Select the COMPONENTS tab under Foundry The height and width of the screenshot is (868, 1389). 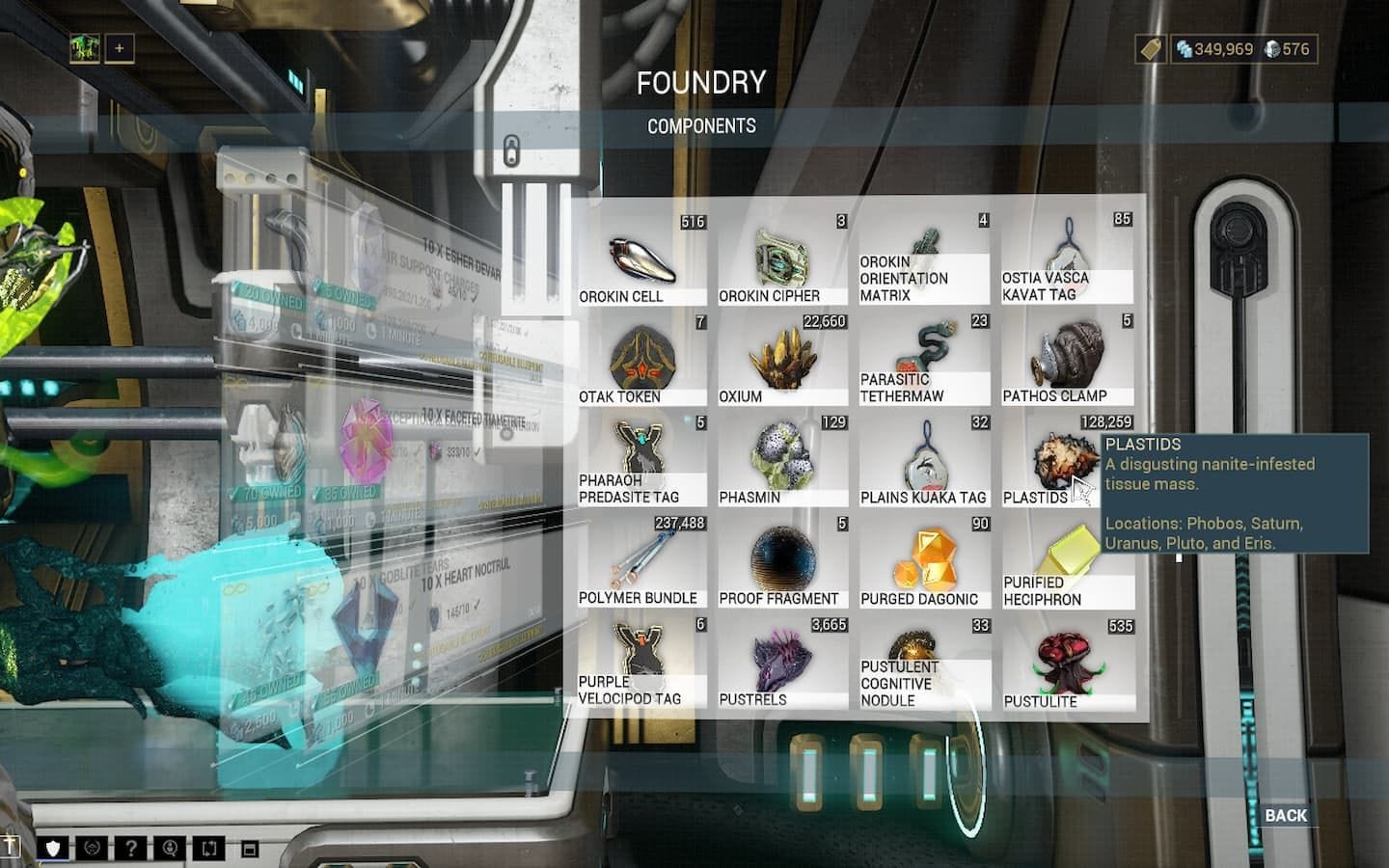(x=702, y=126)
